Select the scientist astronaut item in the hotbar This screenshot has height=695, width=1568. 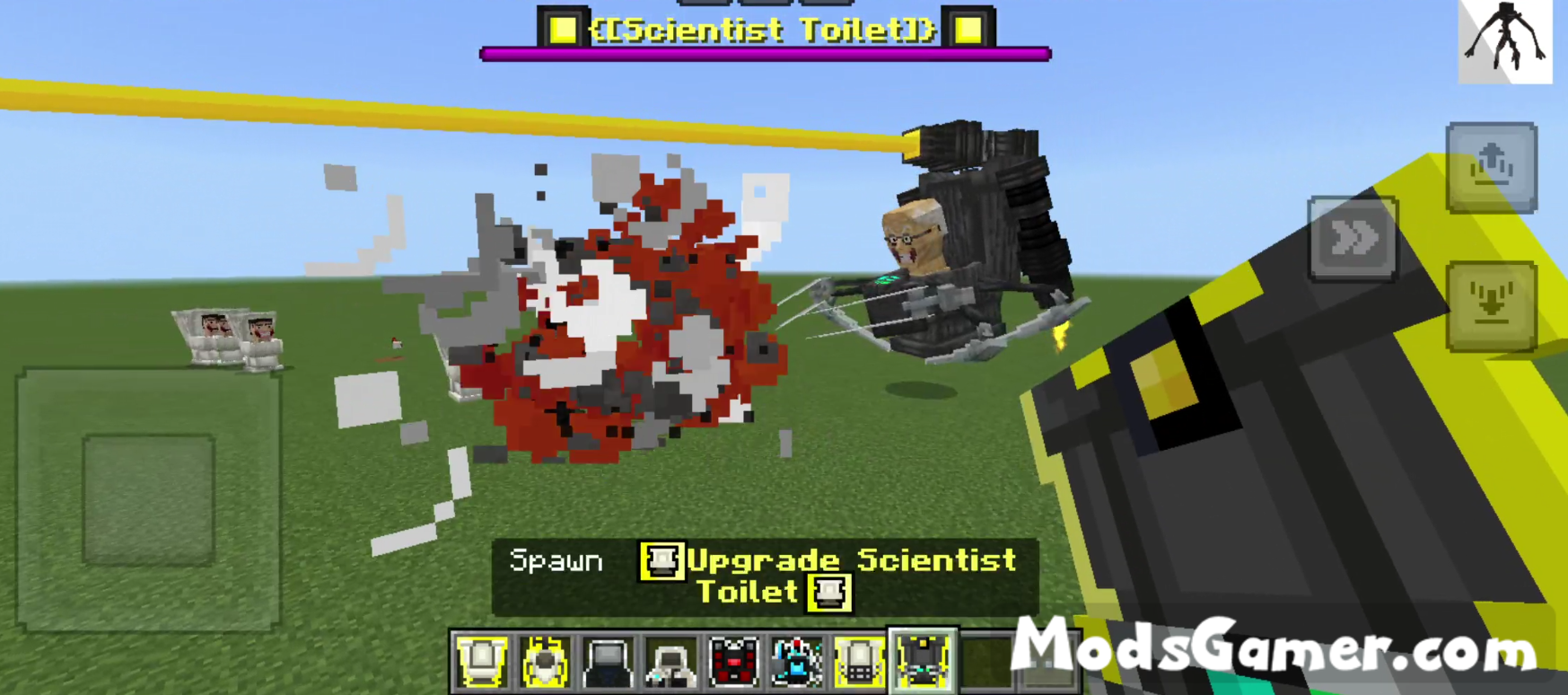670,662
